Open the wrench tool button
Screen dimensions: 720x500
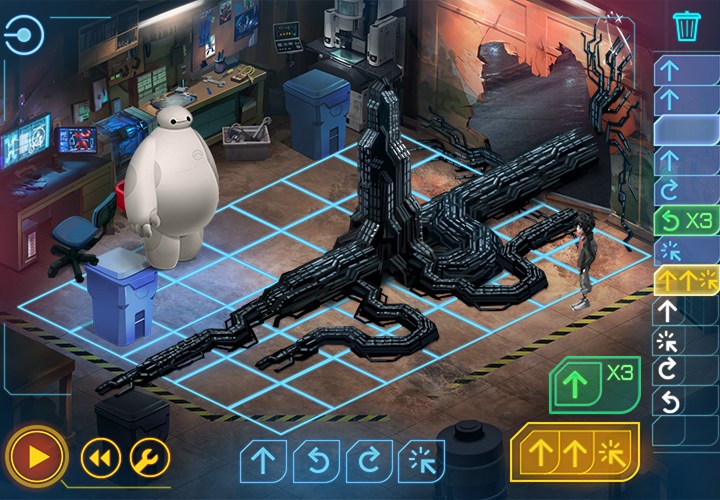coord(150,458)
